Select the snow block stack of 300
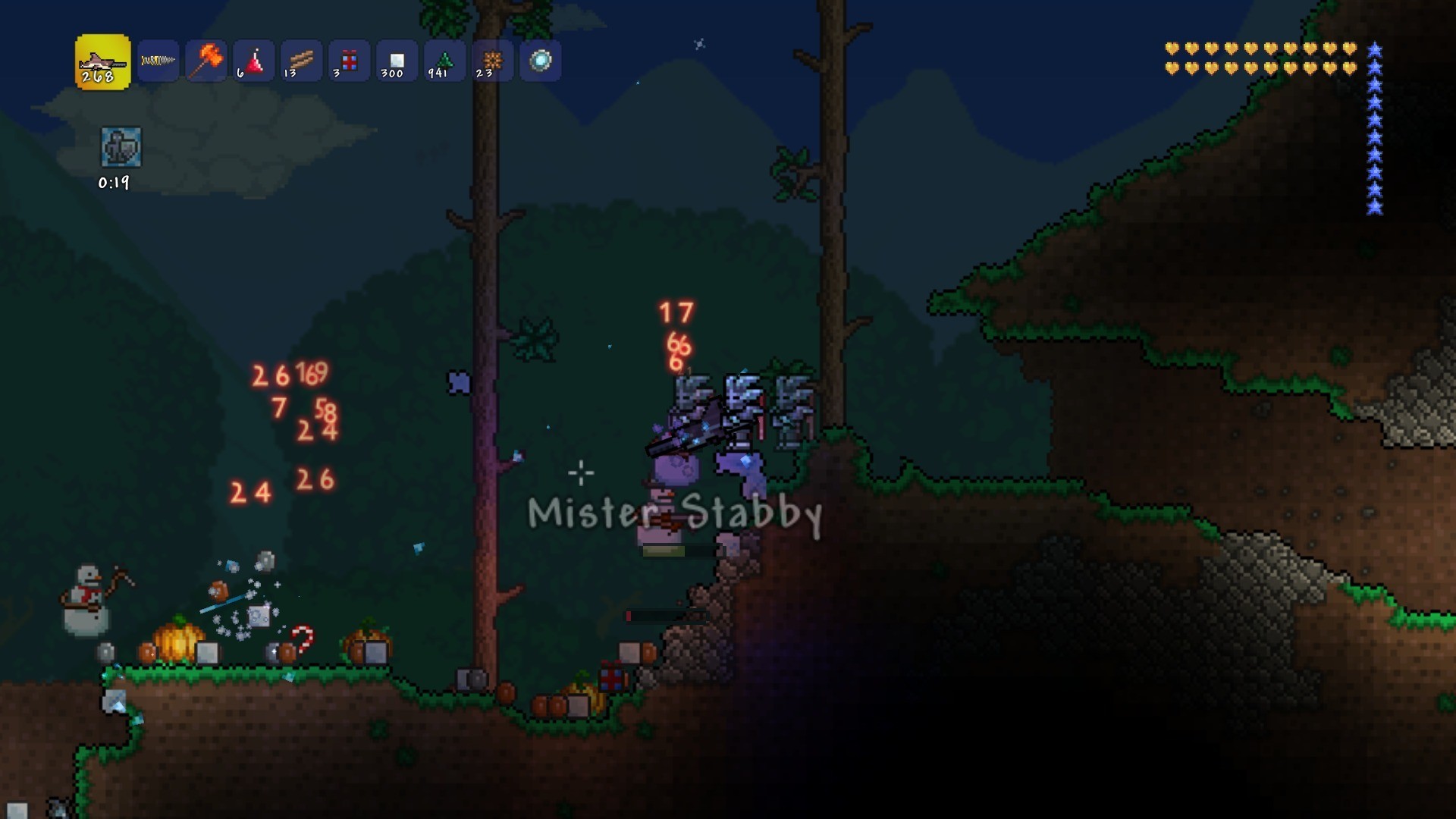1456x819 pixels. [395, 61]
